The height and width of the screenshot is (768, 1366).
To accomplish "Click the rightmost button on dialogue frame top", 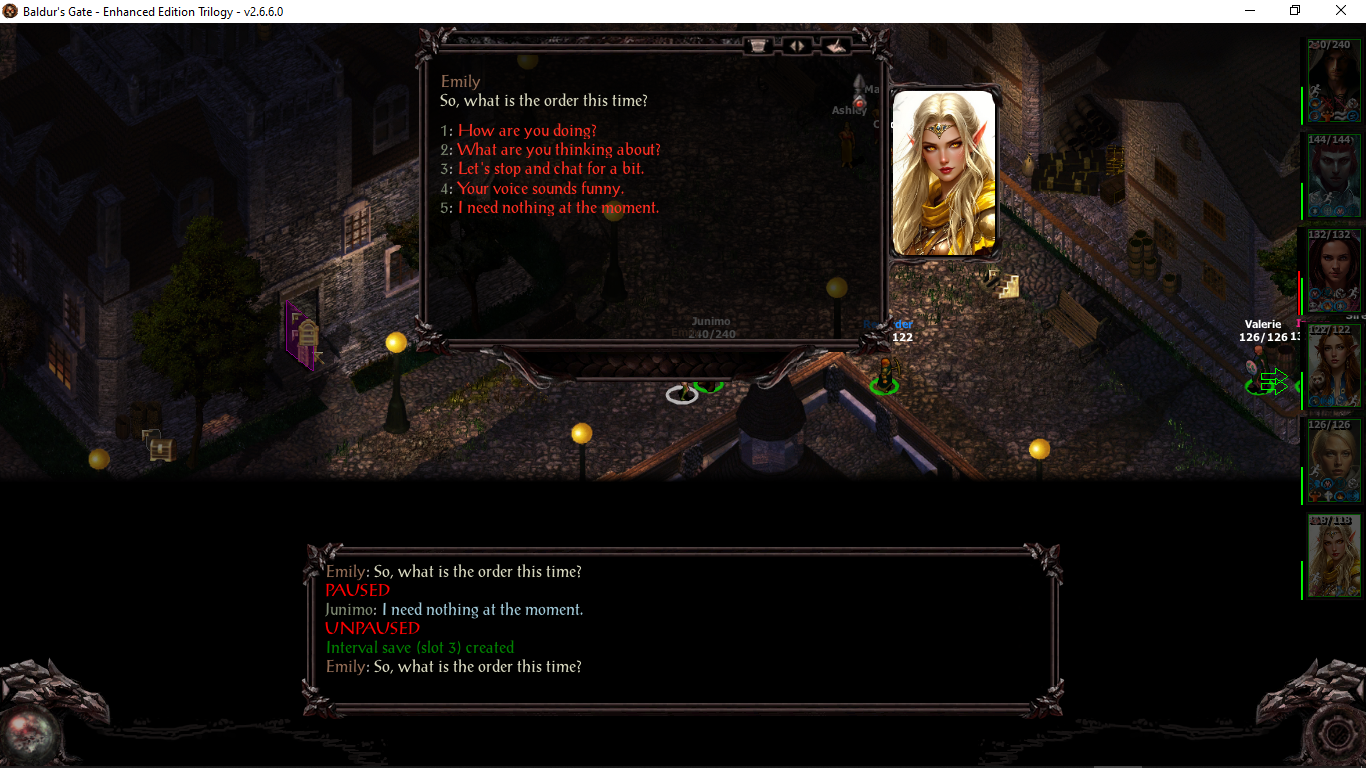I will point(835,46).
